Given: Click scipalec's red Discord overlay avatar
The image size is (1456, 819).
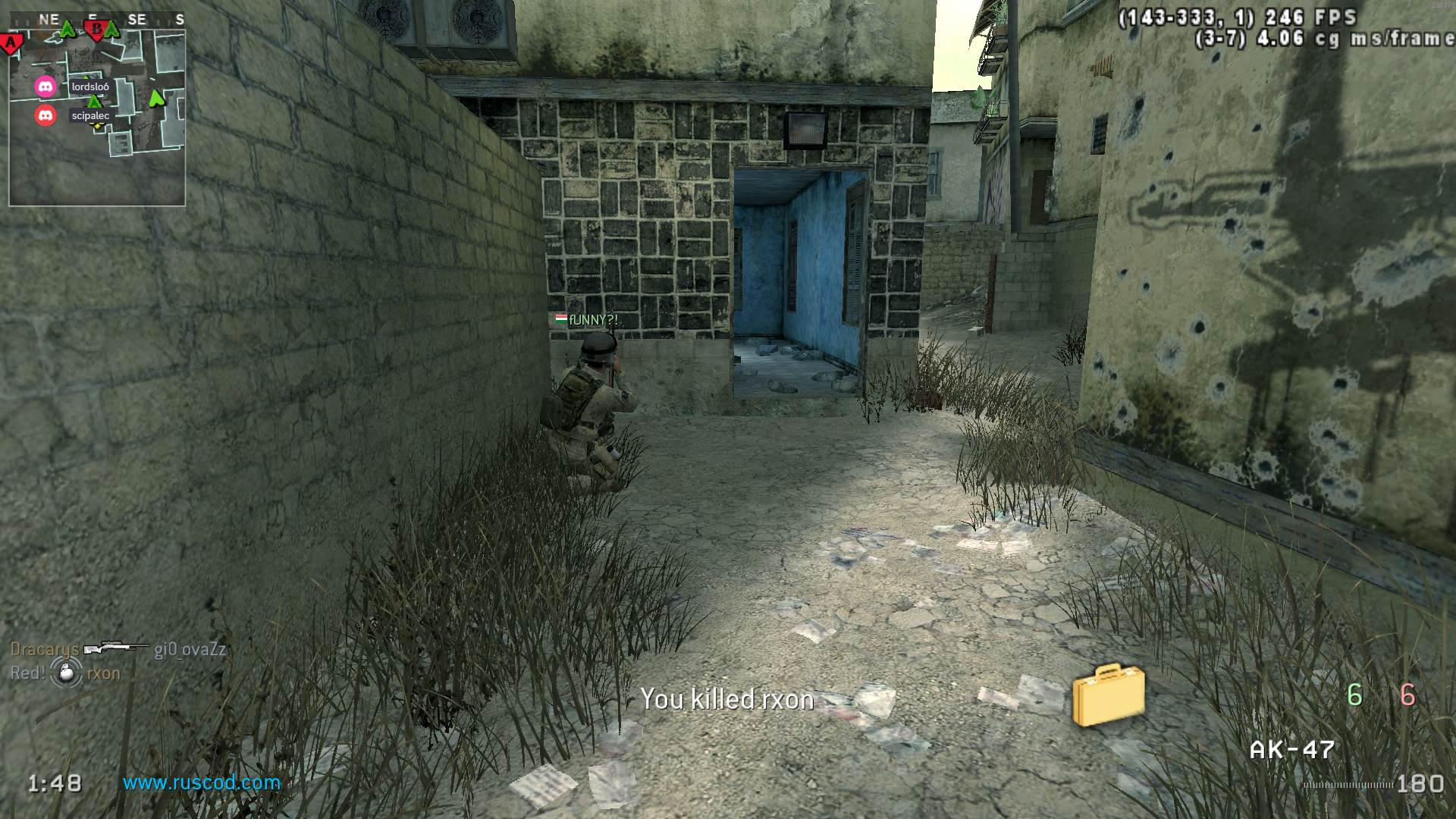Looking at the screenshot, I should [x=45, y=115].
